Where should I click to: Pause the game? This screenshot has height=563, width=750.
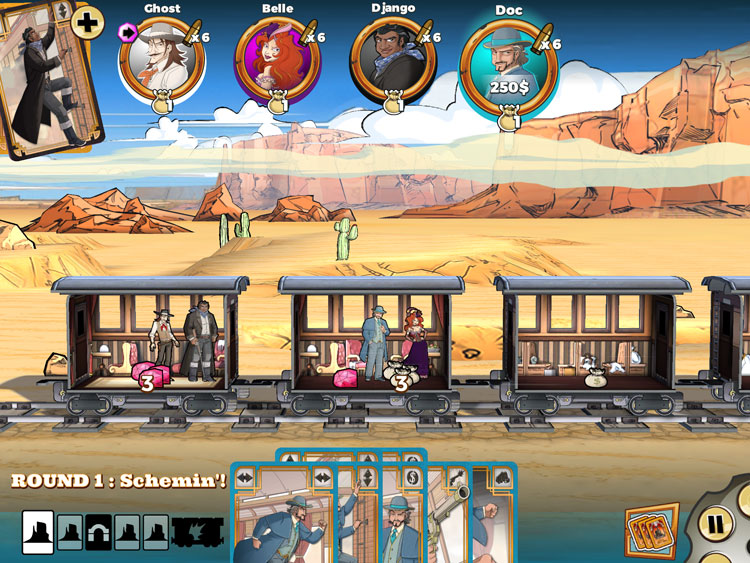click(716, 522)
